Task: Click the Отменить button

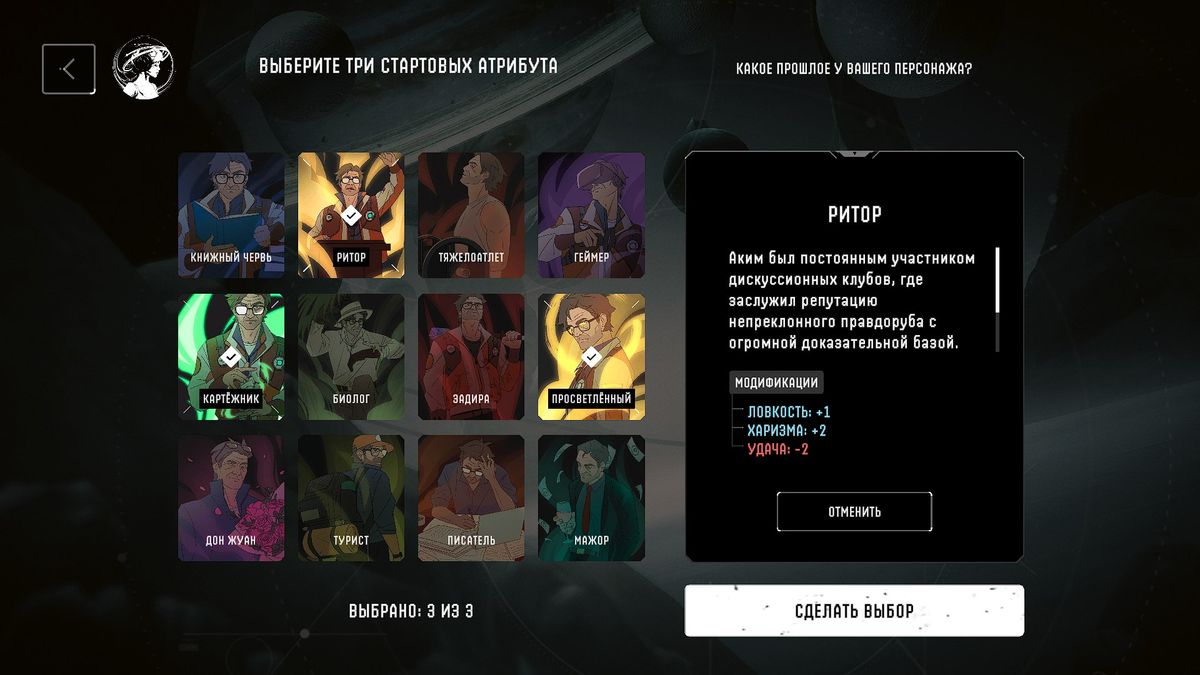Action: [854, 512]
